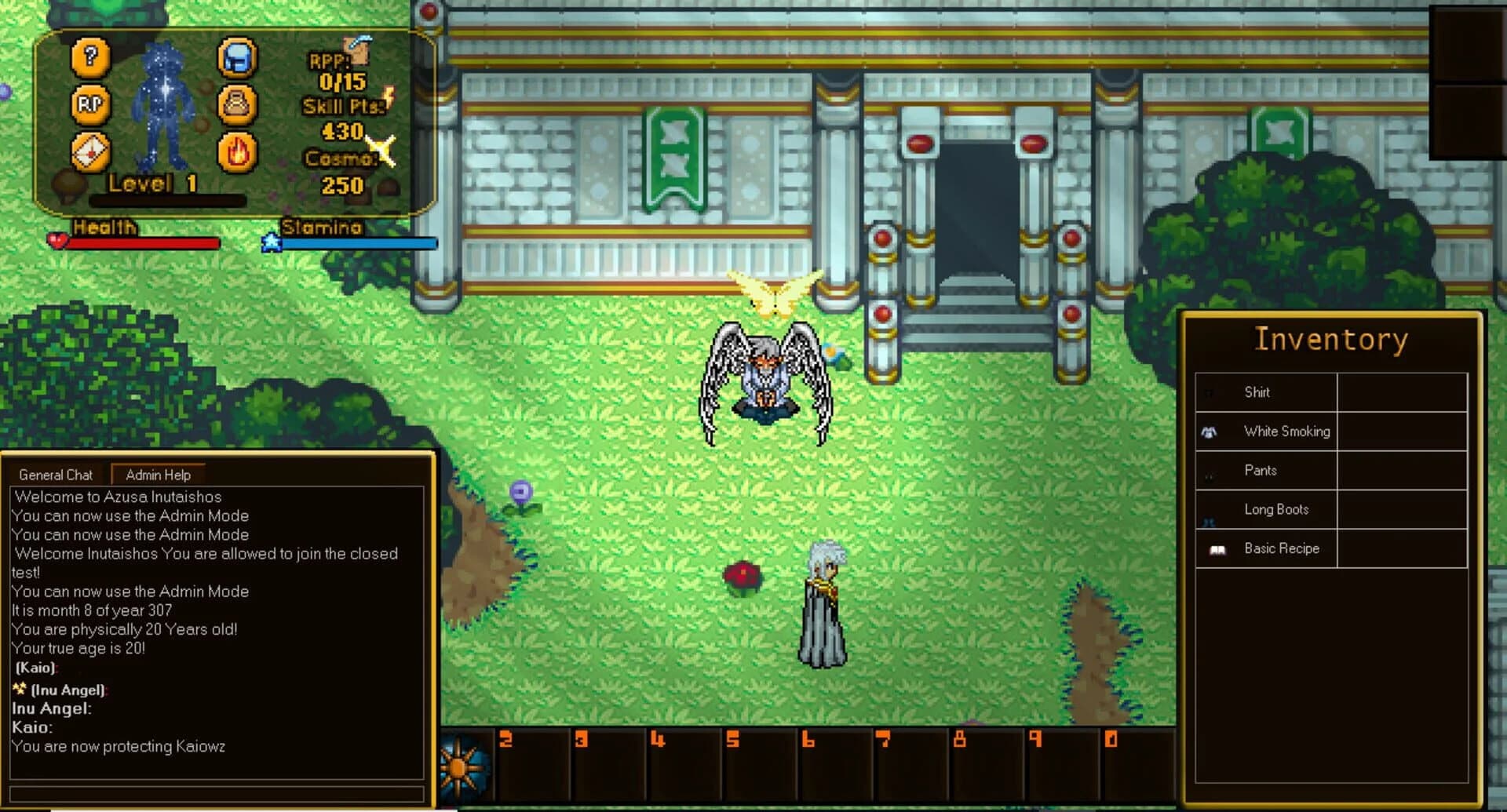
Task: Select the Long Boots row in Inventory
Action: 1275,509
